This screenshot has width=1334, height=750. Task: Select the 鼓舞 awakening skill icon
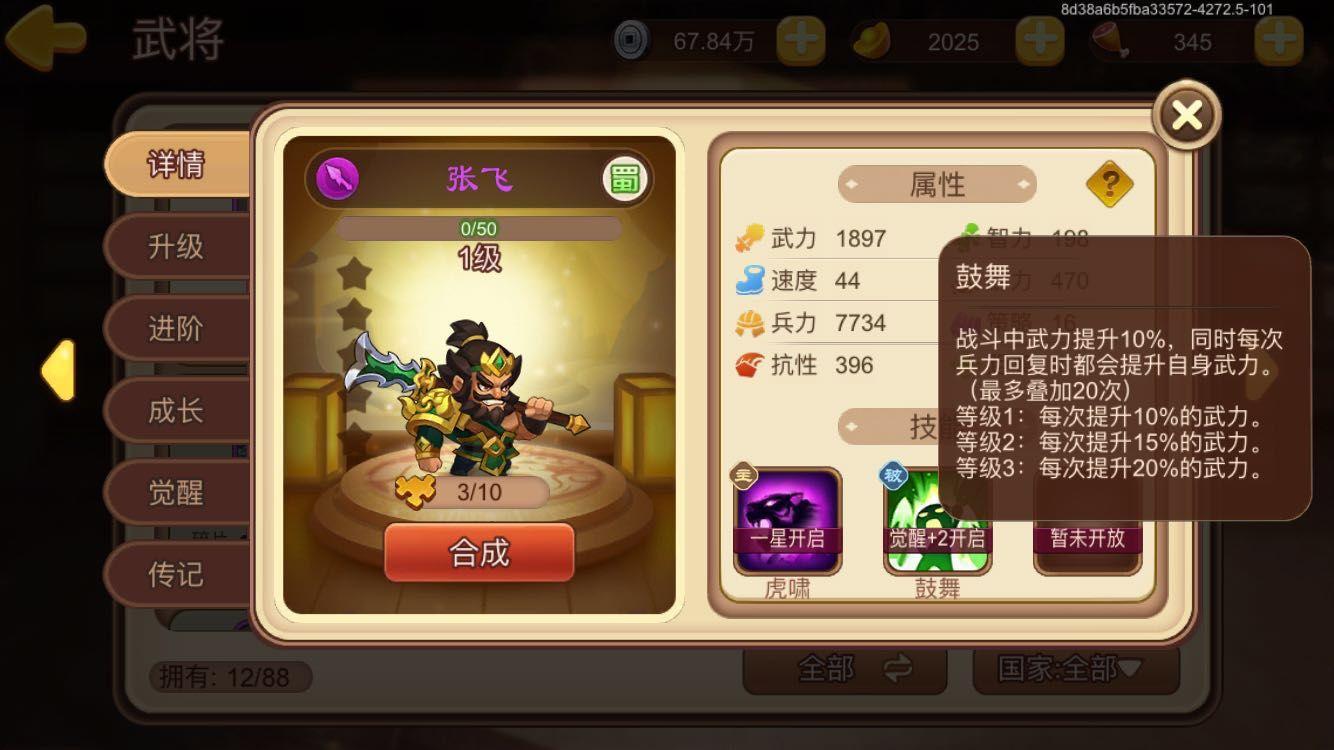(x=937, y=518)
